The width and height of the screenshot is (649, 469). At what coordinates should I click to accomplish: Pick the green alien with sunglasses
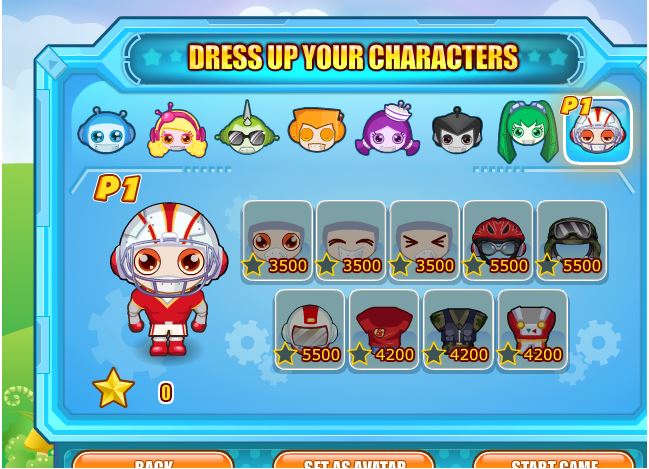point(247,131)
